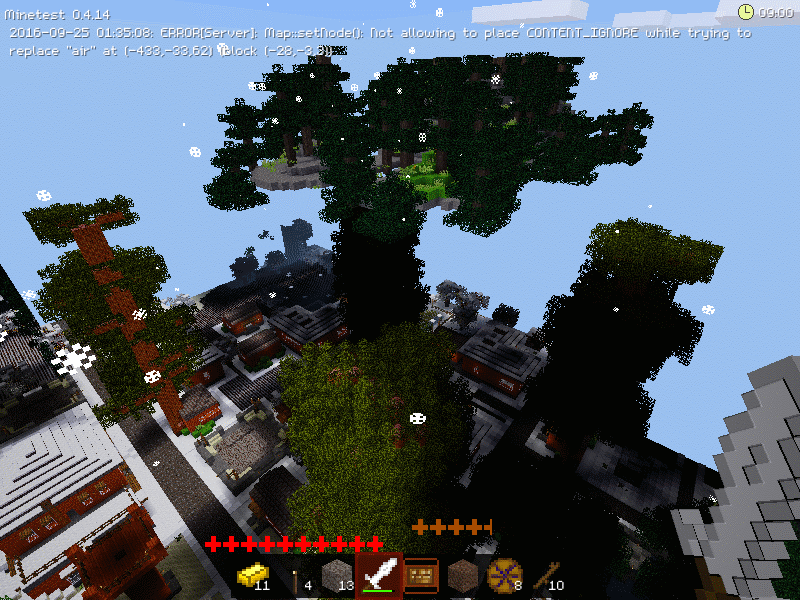Select the stick stack of 10
Image resolution: width=800 pixels, height=600 pixels.
tap(546, 575)
